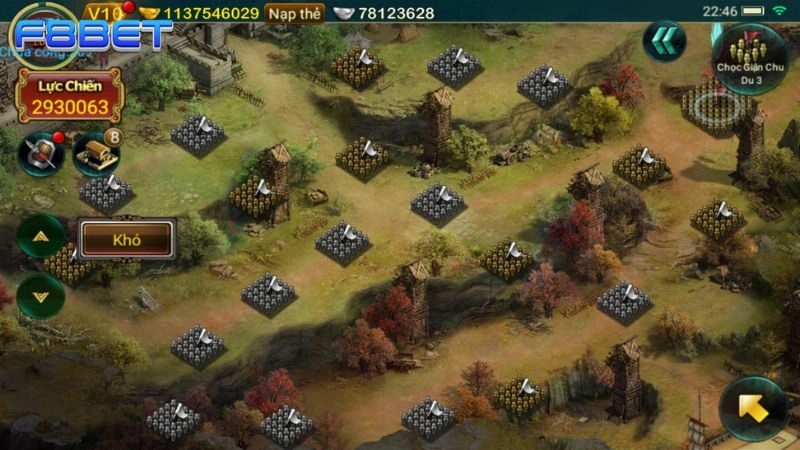800x450 pixels.
Task: Click the yellow back arrow button
Action: pyautogui.click(x=752, y=407)
